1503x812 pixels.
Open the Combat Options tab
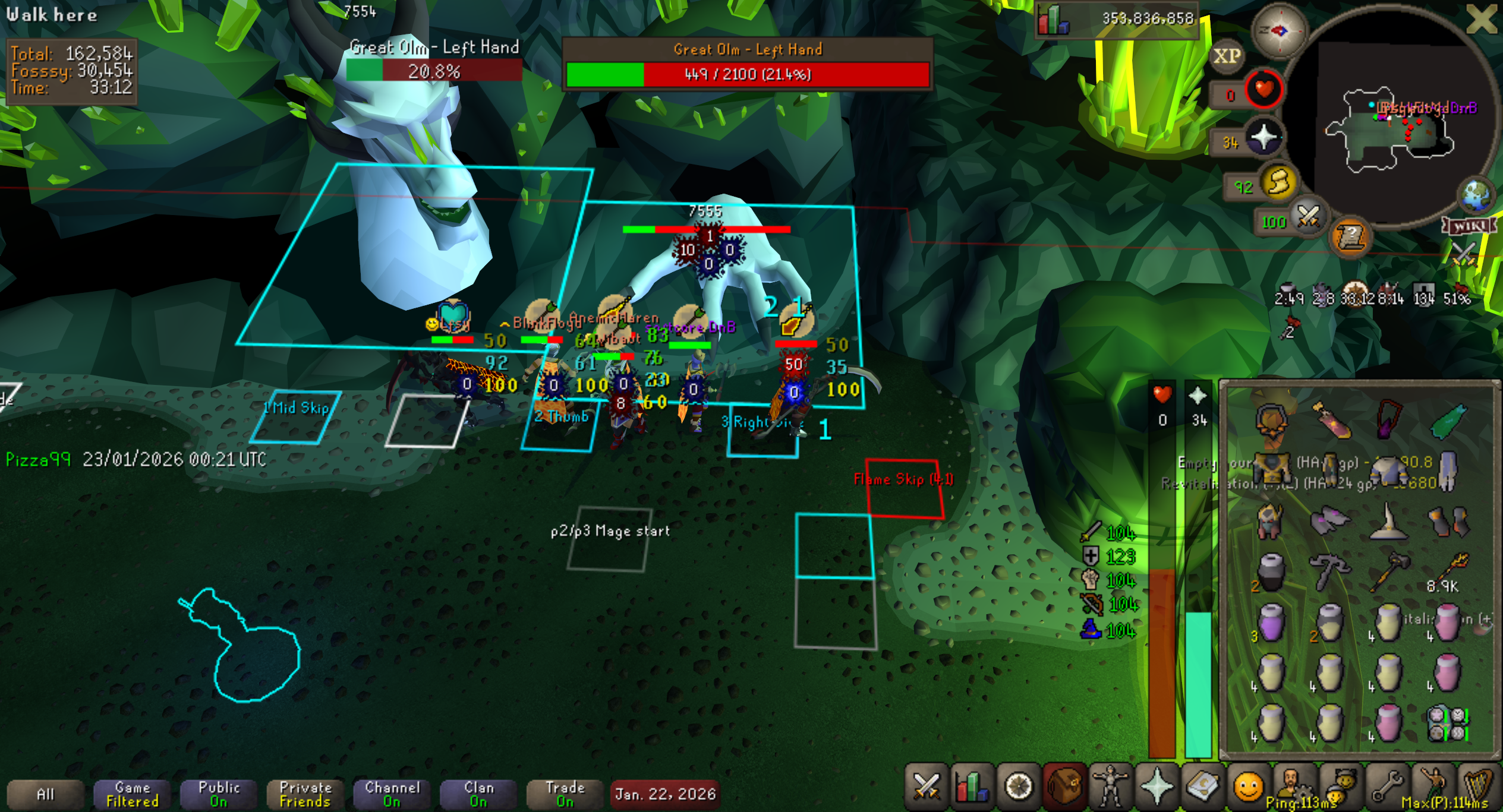(926, 788)
